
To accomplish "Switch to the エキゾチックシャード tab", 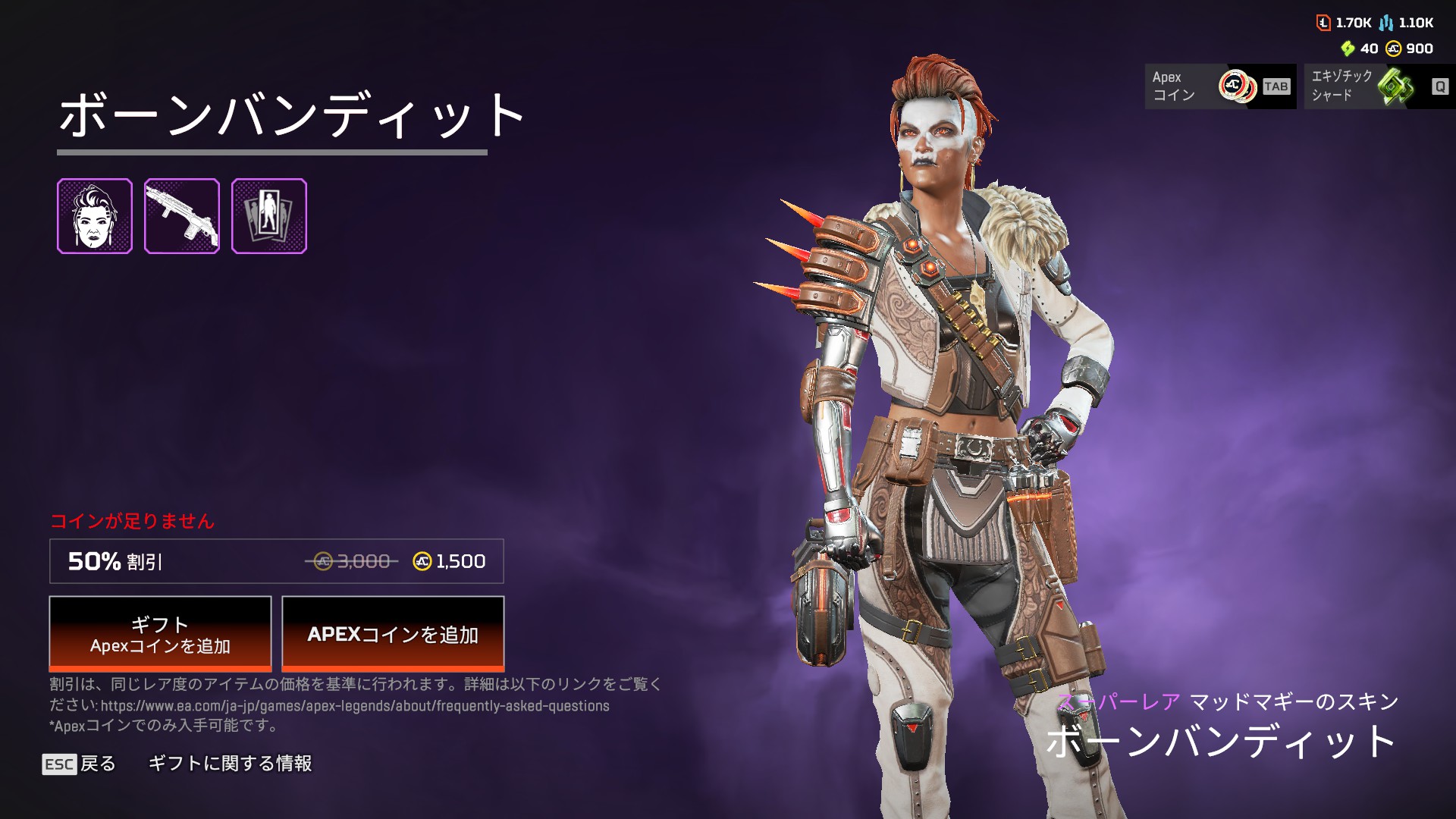I will pos(1379,86).
